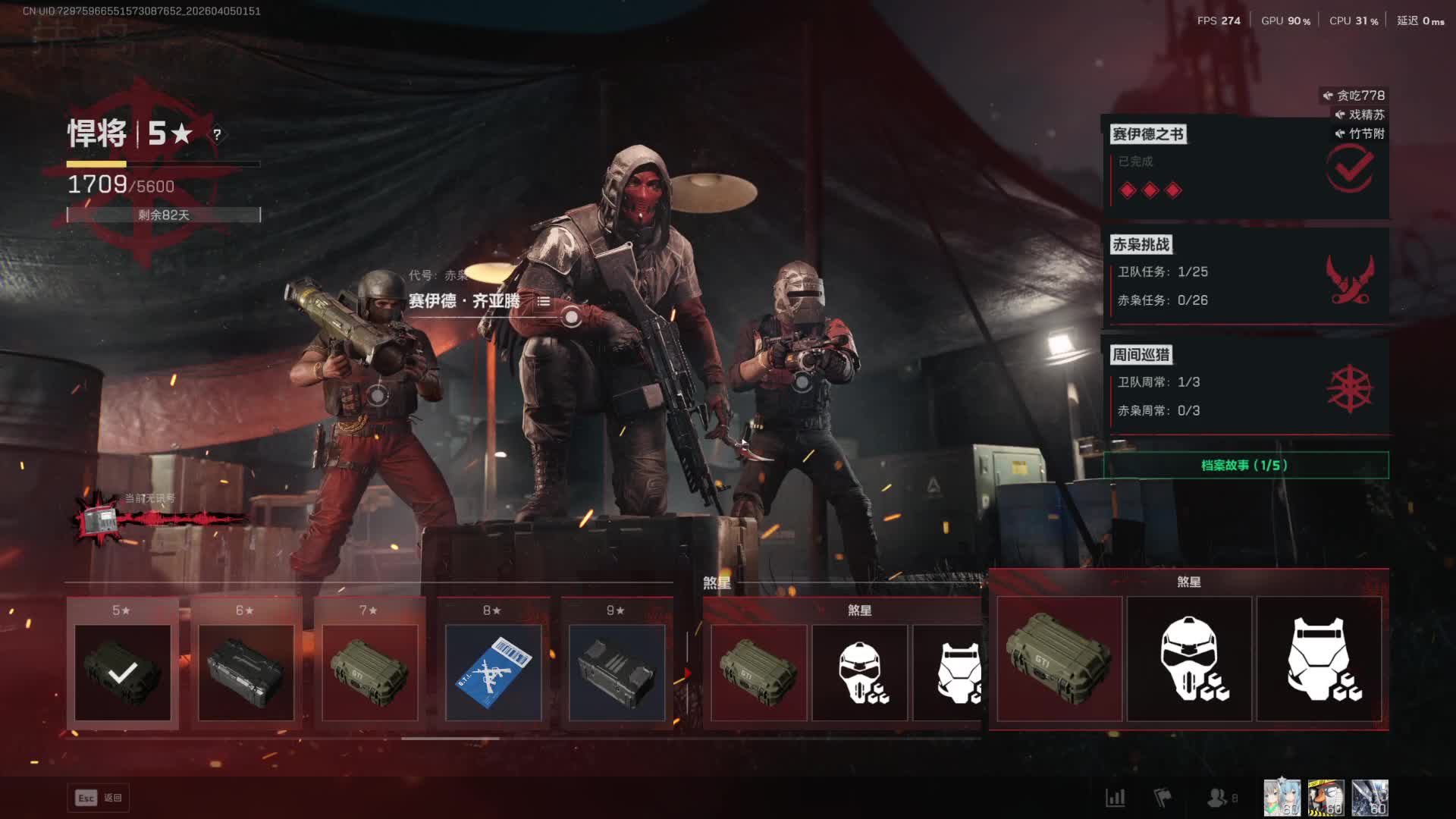Image resolution: width=1456 pixels, height=819 pixels.
Task: Open the bar chart statistics icon
Action: pos(1115,798)
